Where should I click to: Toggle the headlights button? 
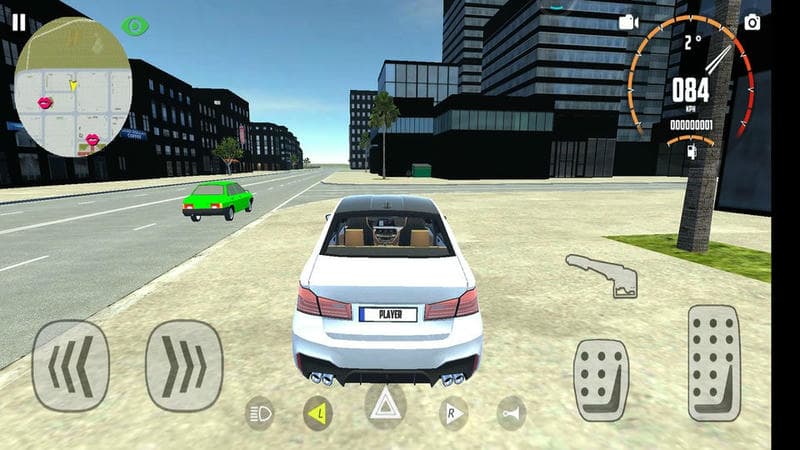[x=260, y=412]
